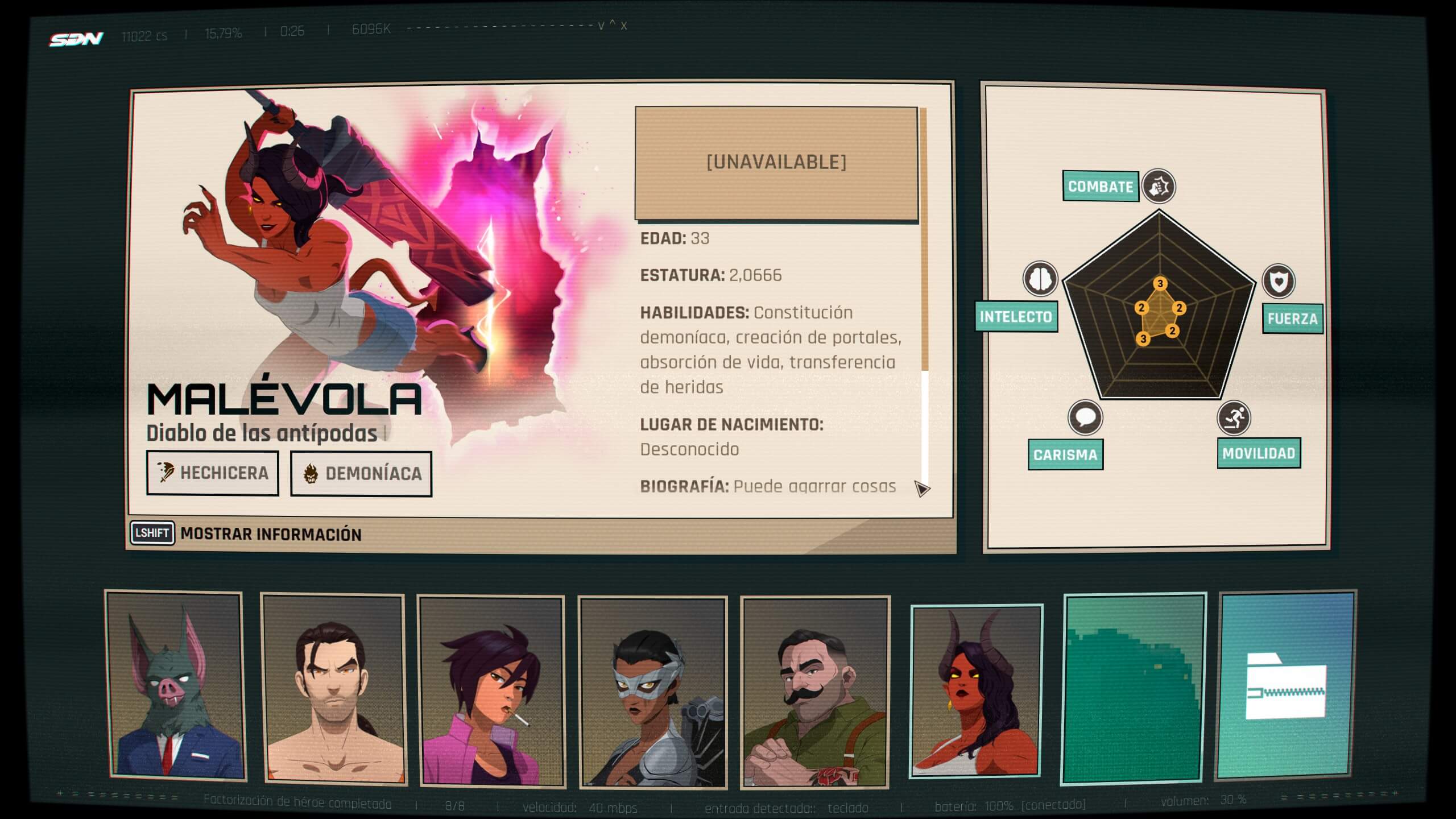Viewport: 1456px width, 819px height.
Task: Click the X in the top bar
Action: tap(624, 26)
